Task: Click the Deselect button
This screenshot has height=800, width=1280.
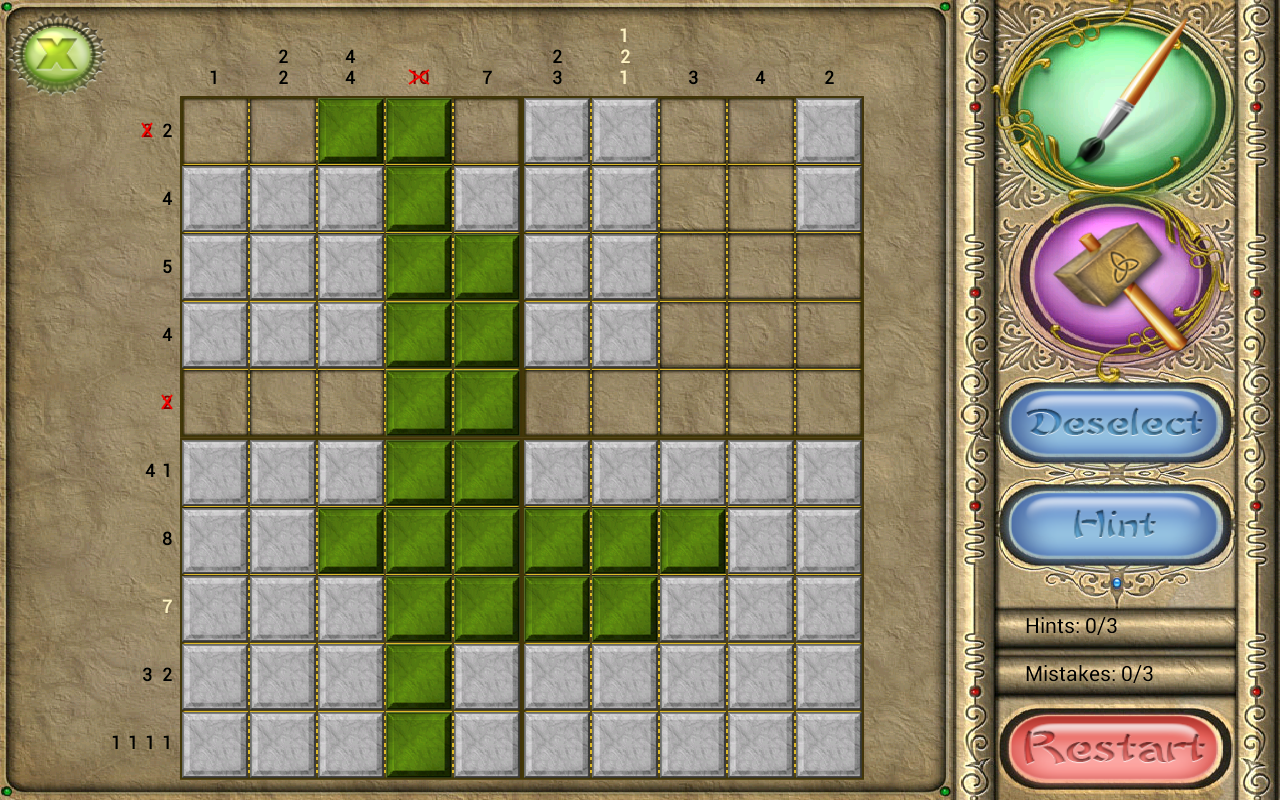Action: tap(1115, 423)
